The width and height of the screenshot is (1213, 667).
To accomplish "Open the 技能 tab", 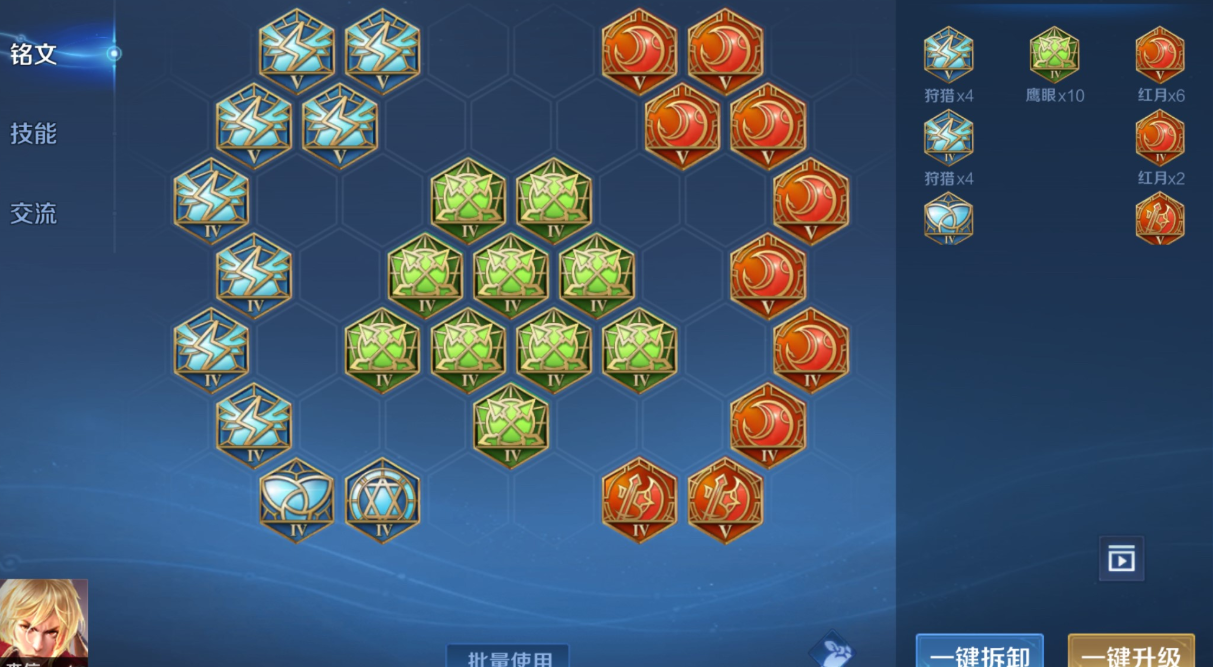I will click(x=34, y=133).
